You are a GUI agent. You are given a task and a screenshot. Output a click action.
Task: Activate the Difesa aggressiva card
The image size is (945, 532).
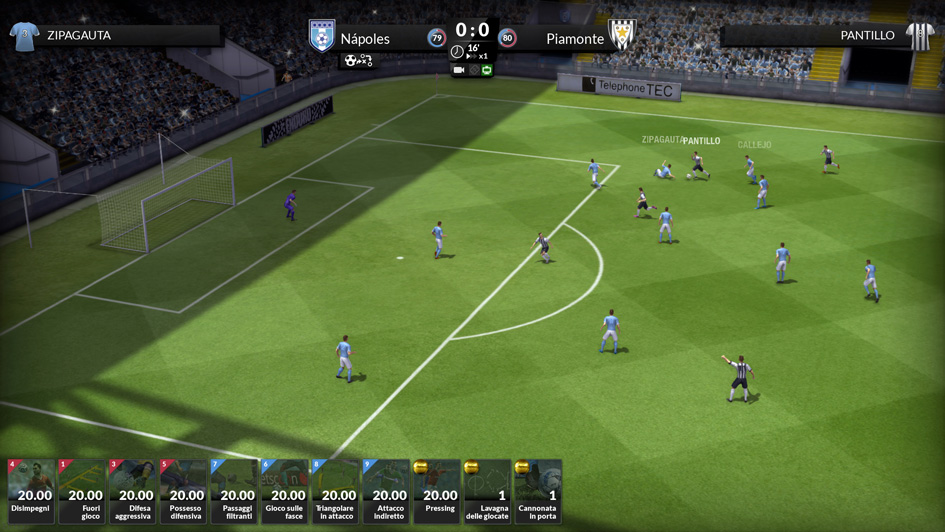coord(133,491)
